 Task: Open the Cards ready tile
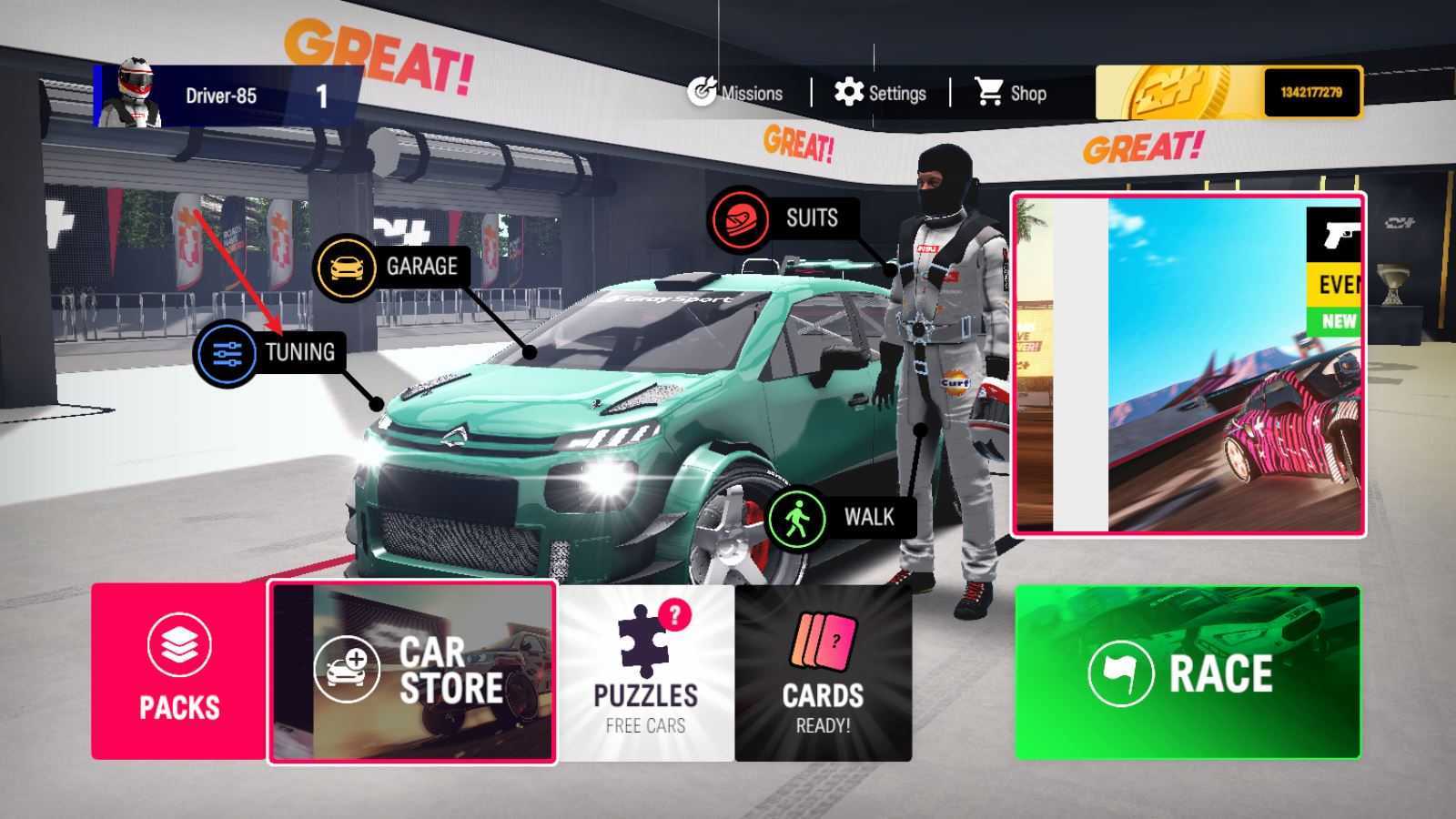pyautogui.click(x=824, y=672)
